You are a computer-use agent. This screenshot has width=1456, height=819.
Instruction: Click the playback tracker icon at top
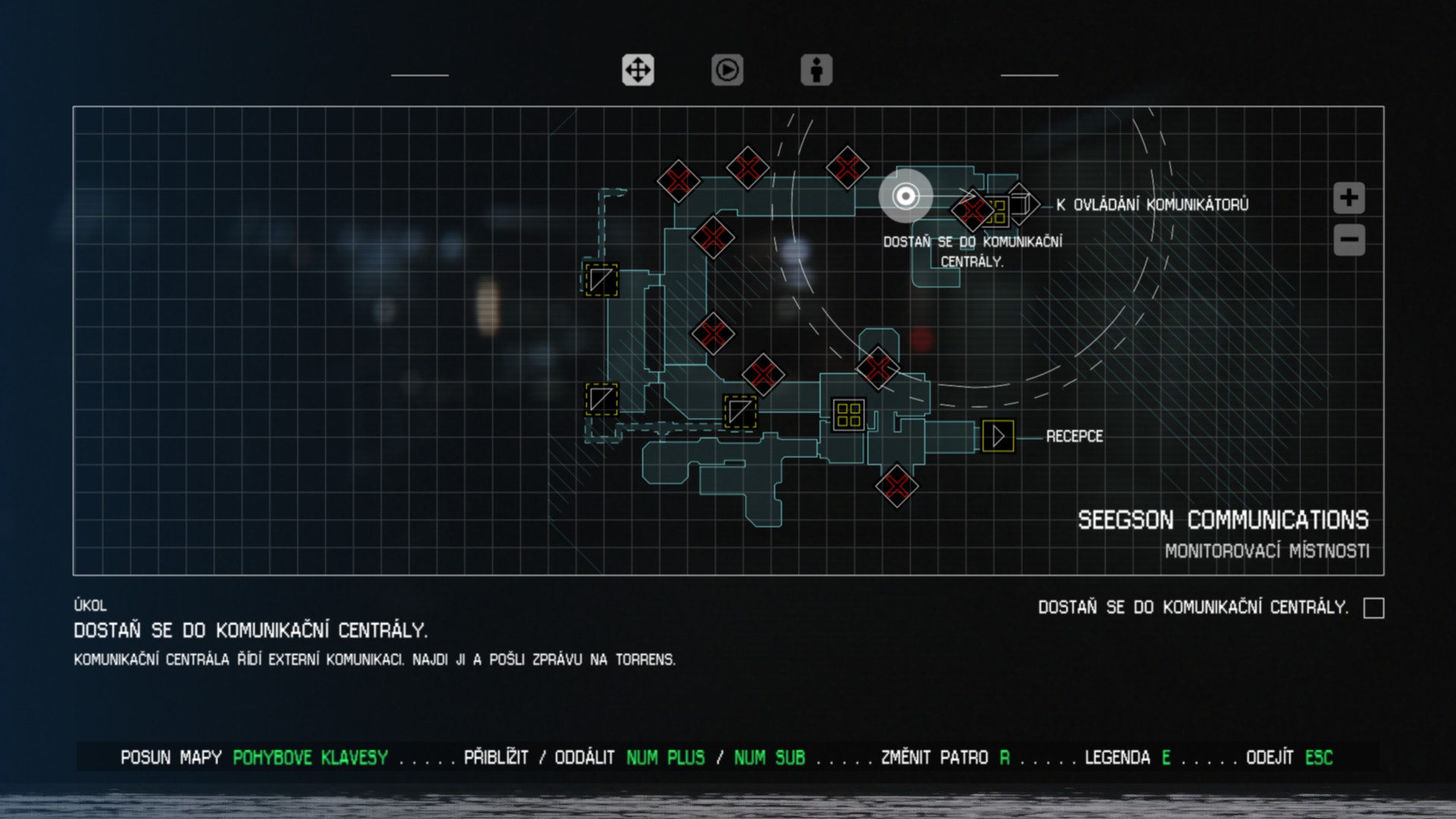click(x=726, y=71)
